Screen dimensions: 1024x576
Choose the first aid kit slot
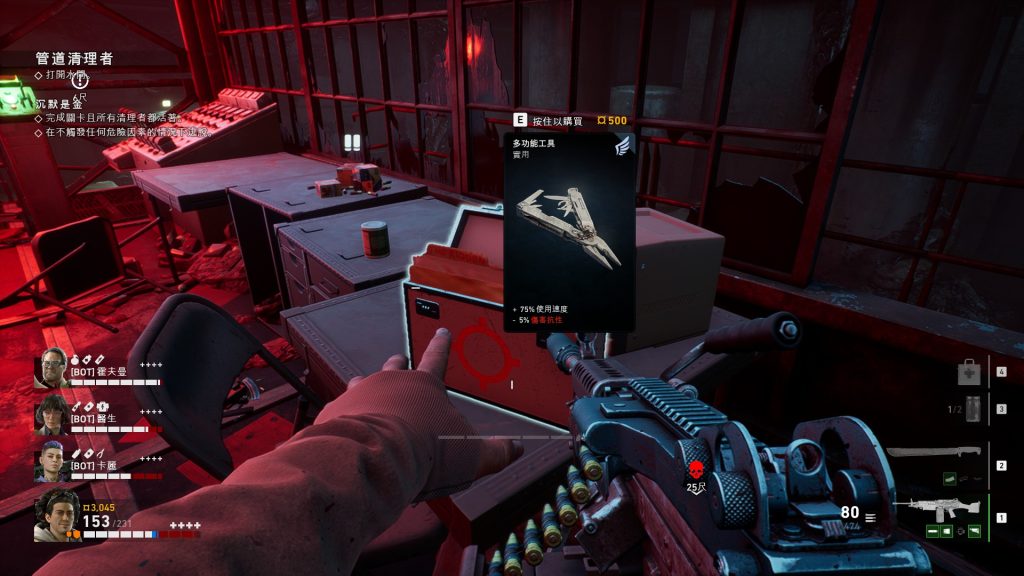968,374
